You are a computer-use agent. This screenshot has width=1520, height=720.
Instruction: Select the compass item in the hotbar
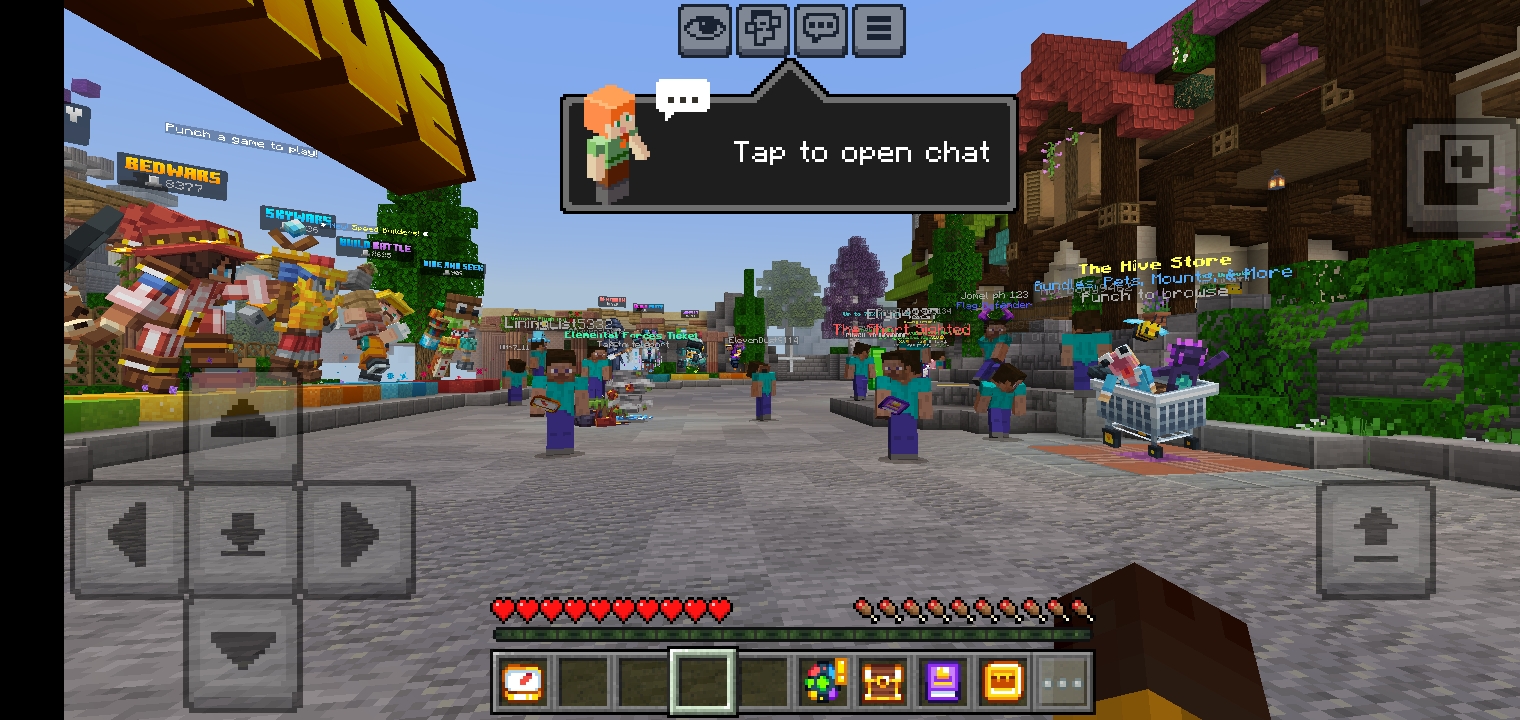point(523,683)
